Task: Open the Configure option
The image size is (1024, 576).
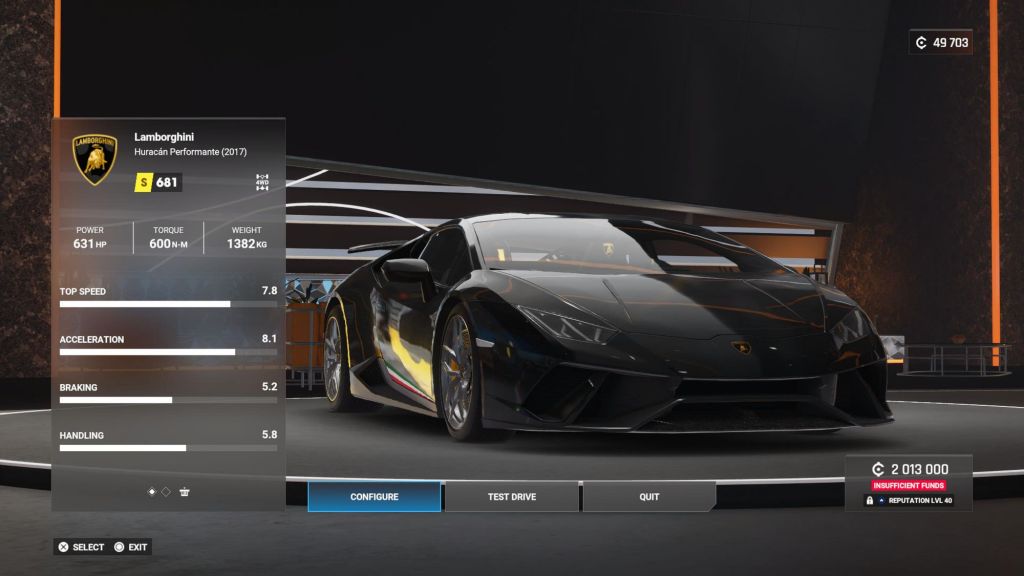Action: pyautogui.click(x=374, y=497)
